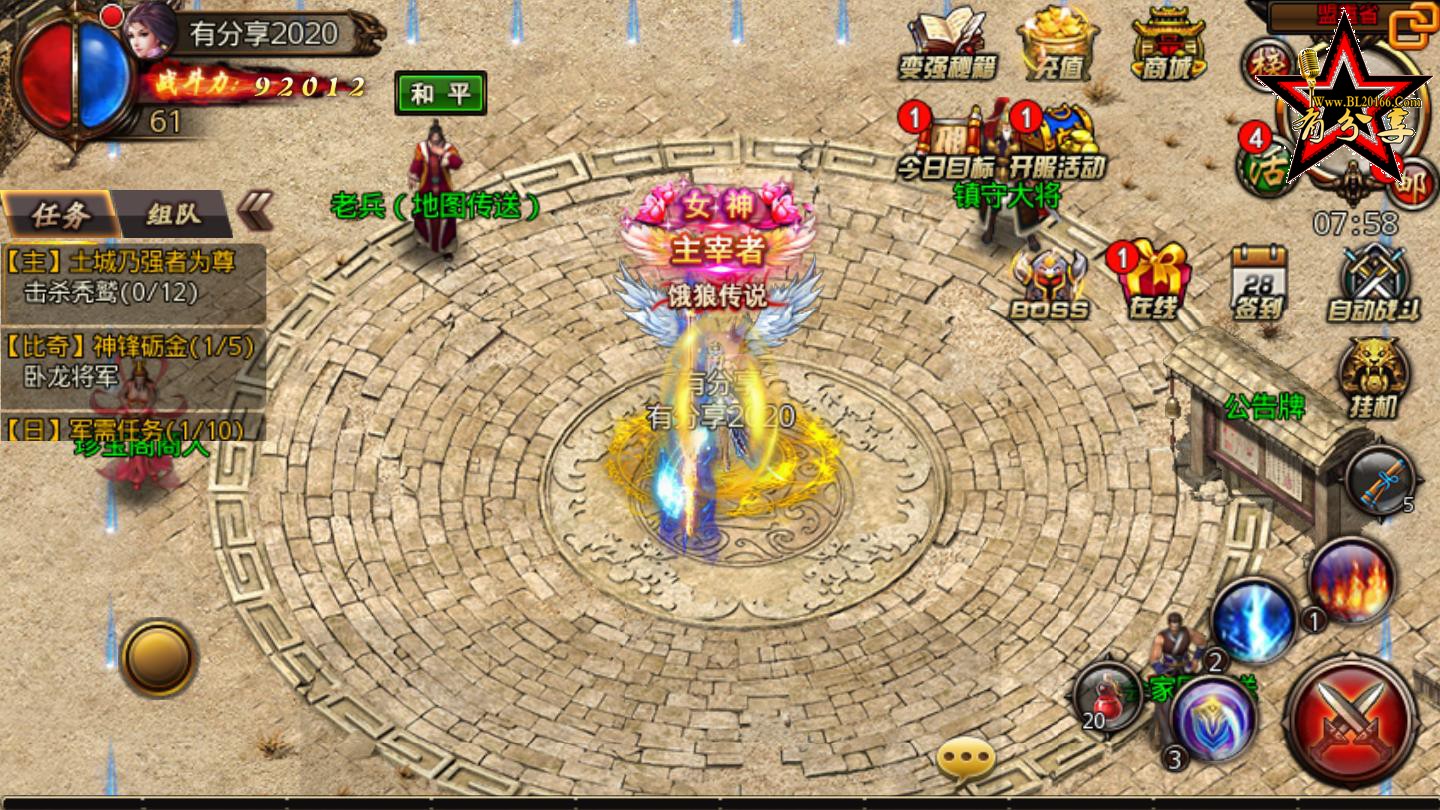Screen dimensions: 1440x810
Task: Open chat with the speech bubble
Action: coord(965,760)
